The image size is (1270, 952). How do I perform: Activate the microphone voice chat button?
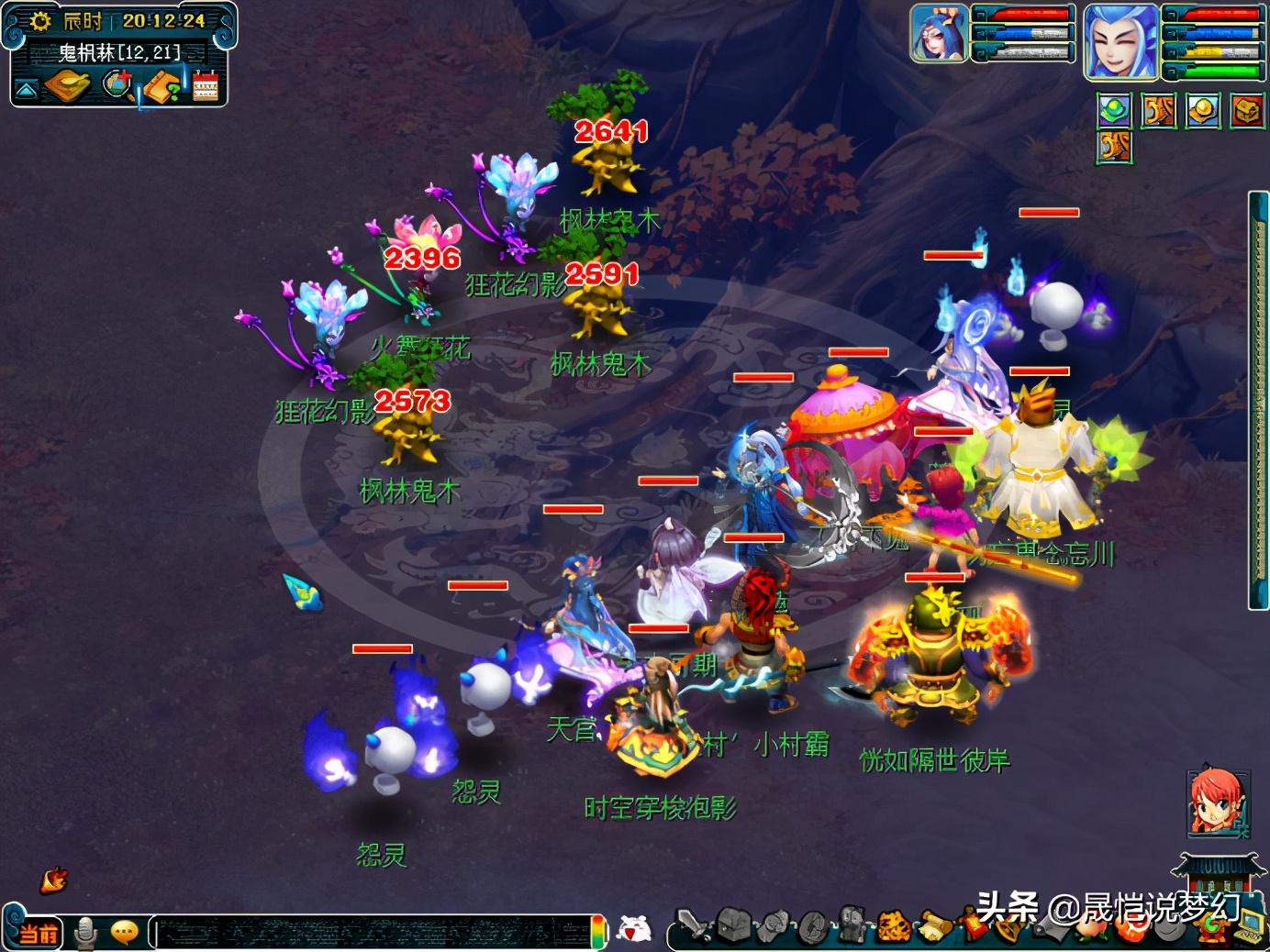click(86, 933)
